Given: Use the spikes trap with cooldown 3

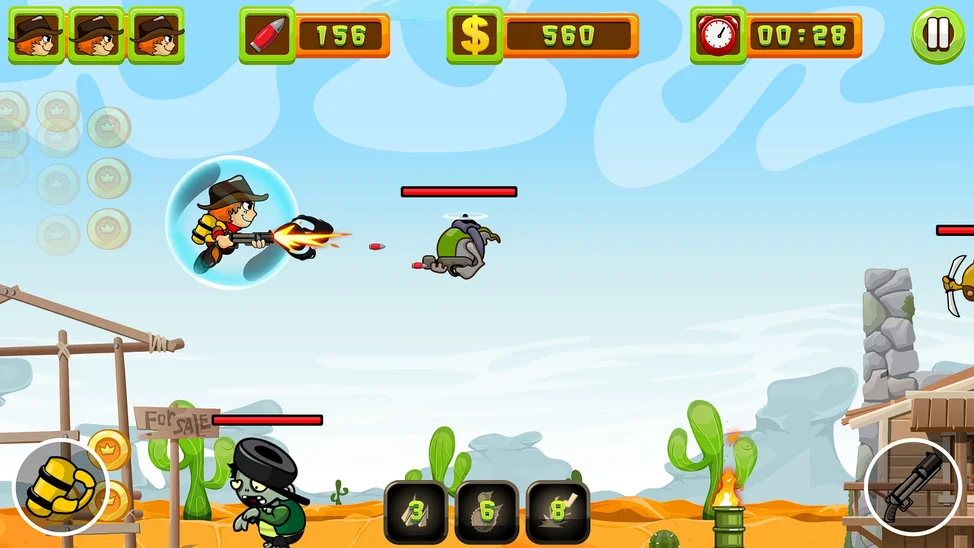Looking at the screenshot, I should [x=416, y=512].
